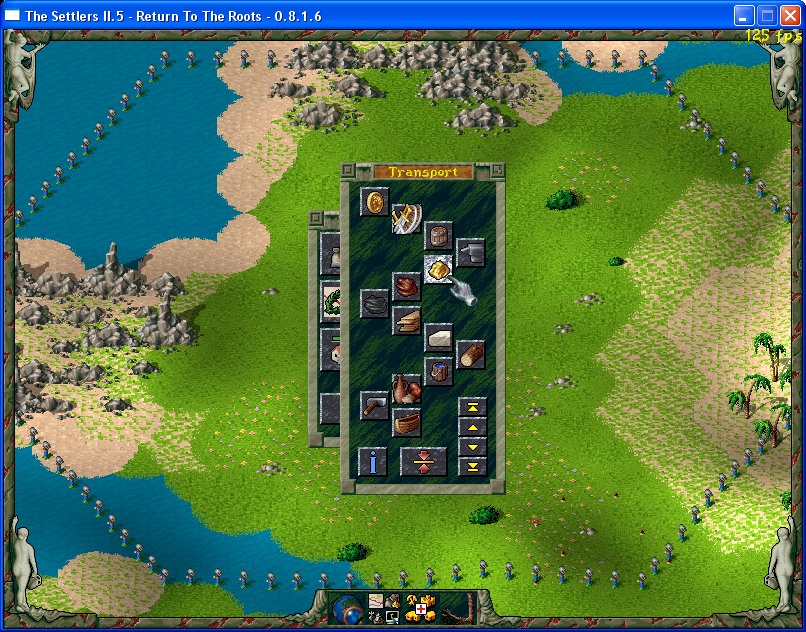Select the water bucket transport item
The height and width of the screenshot is (632, 806).
(438, 371)
